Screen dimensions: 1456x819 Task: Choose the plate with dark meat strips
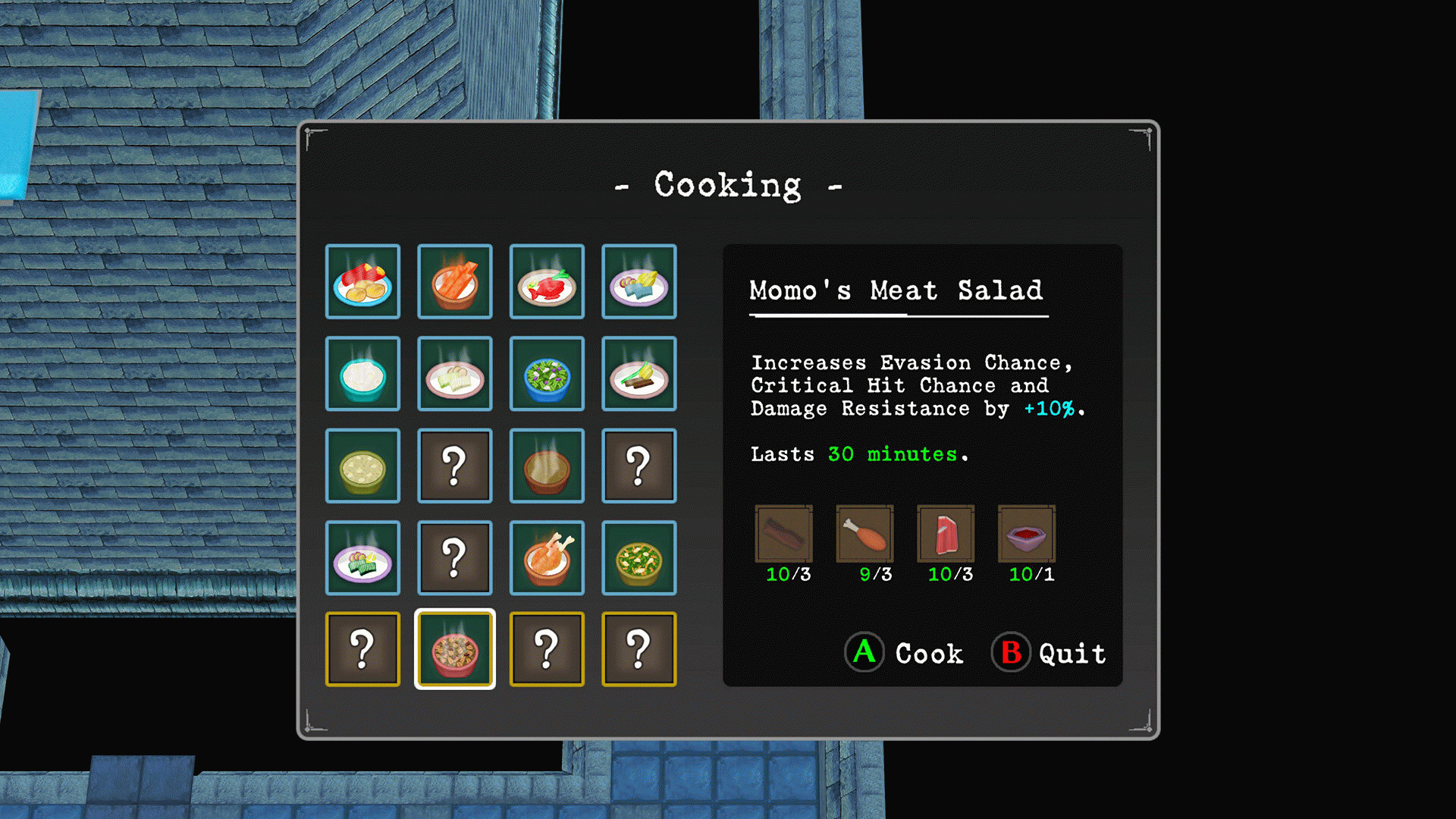[x=639, y=374]
